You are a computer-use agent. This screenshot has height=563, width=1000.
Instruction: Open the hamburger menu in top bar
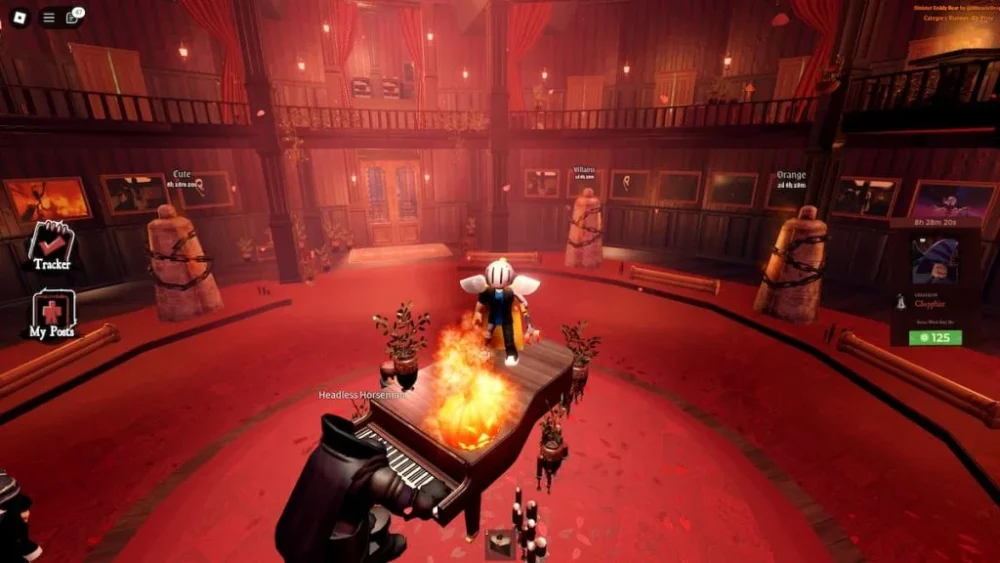[48, 17]
